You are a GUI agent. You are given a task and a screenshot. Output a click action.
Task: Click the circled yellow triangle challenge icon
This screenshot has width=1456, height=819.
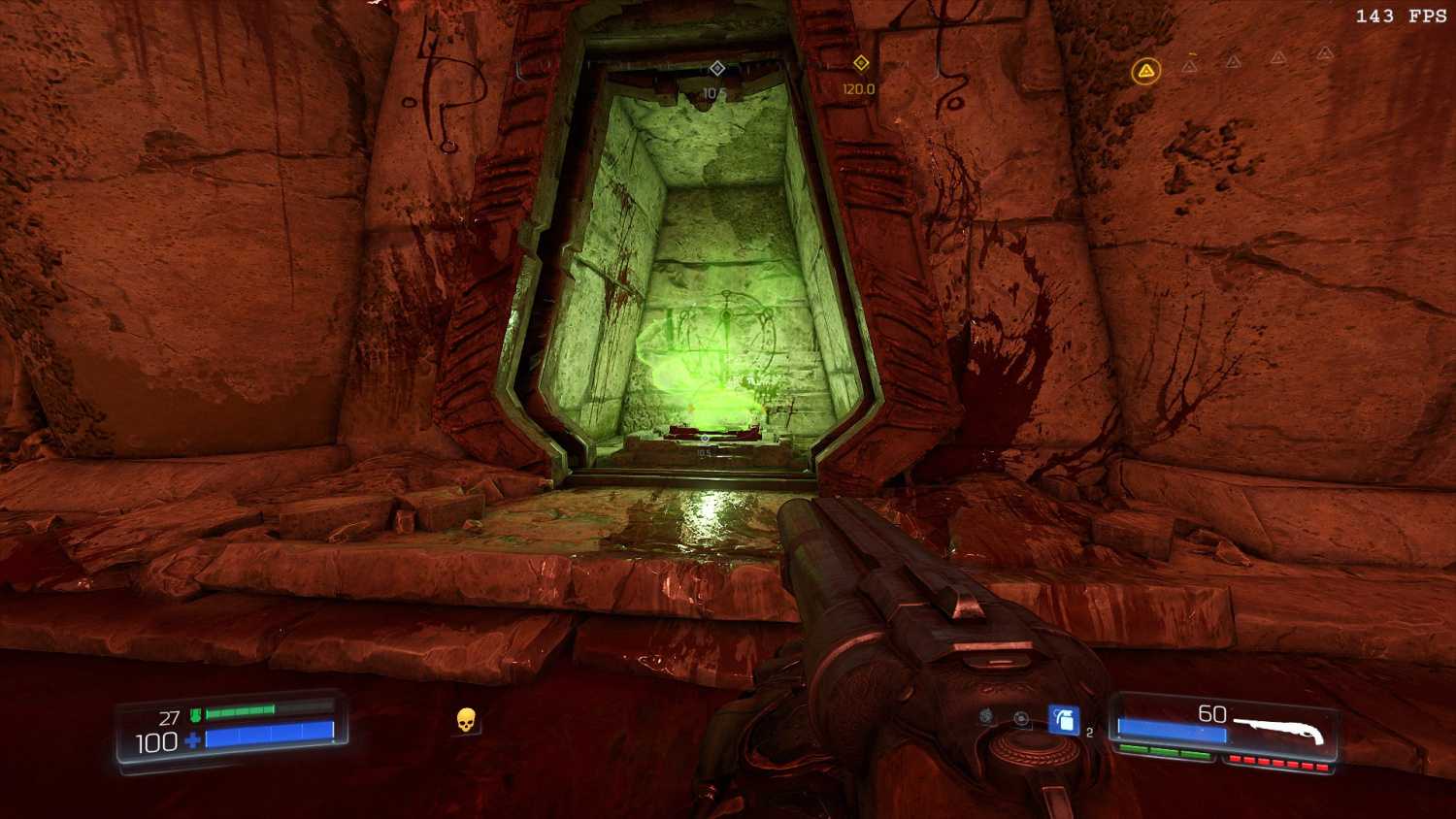point(1146,71)
